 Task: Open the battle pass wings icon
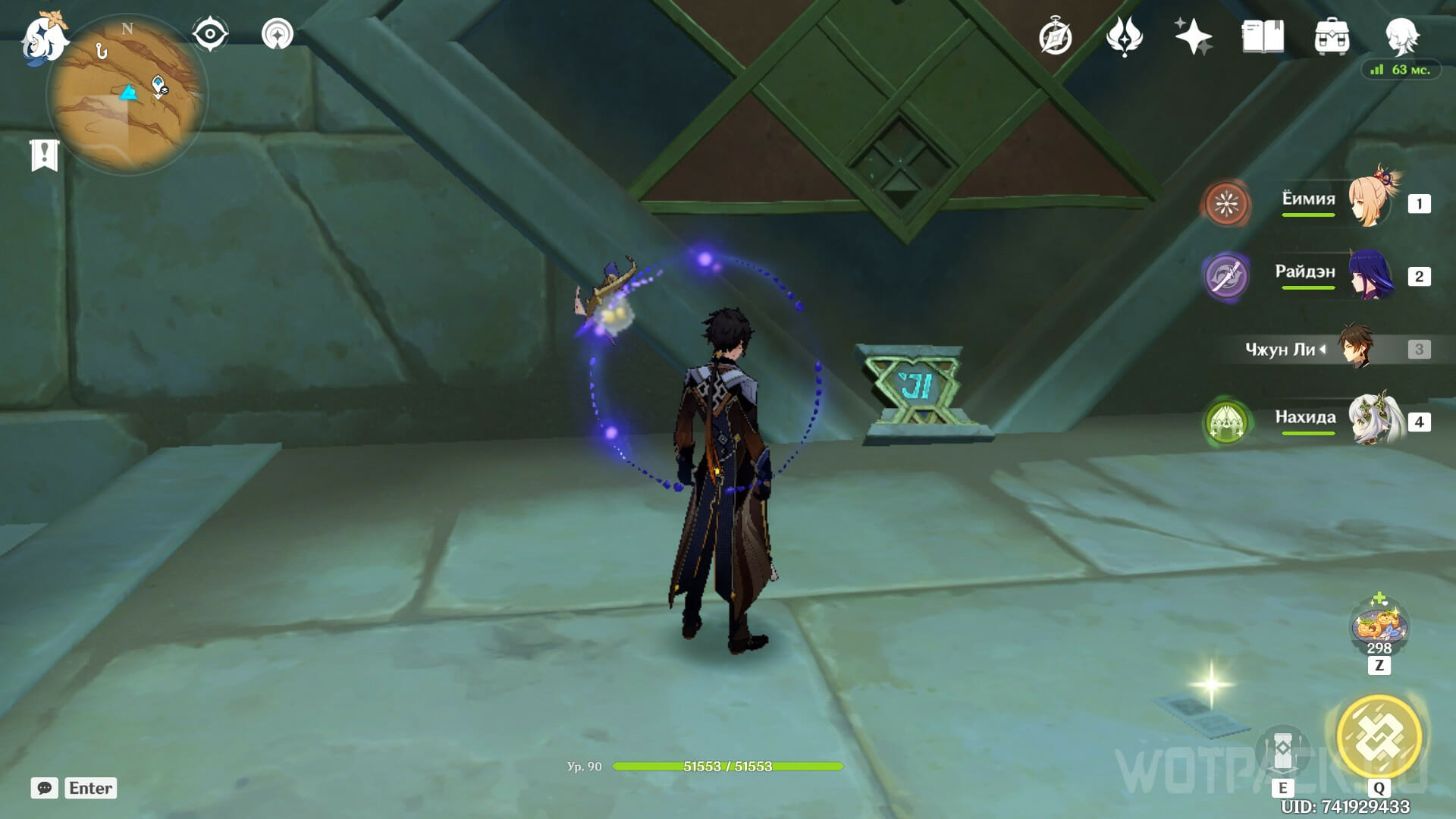(x=1124, y=37)
